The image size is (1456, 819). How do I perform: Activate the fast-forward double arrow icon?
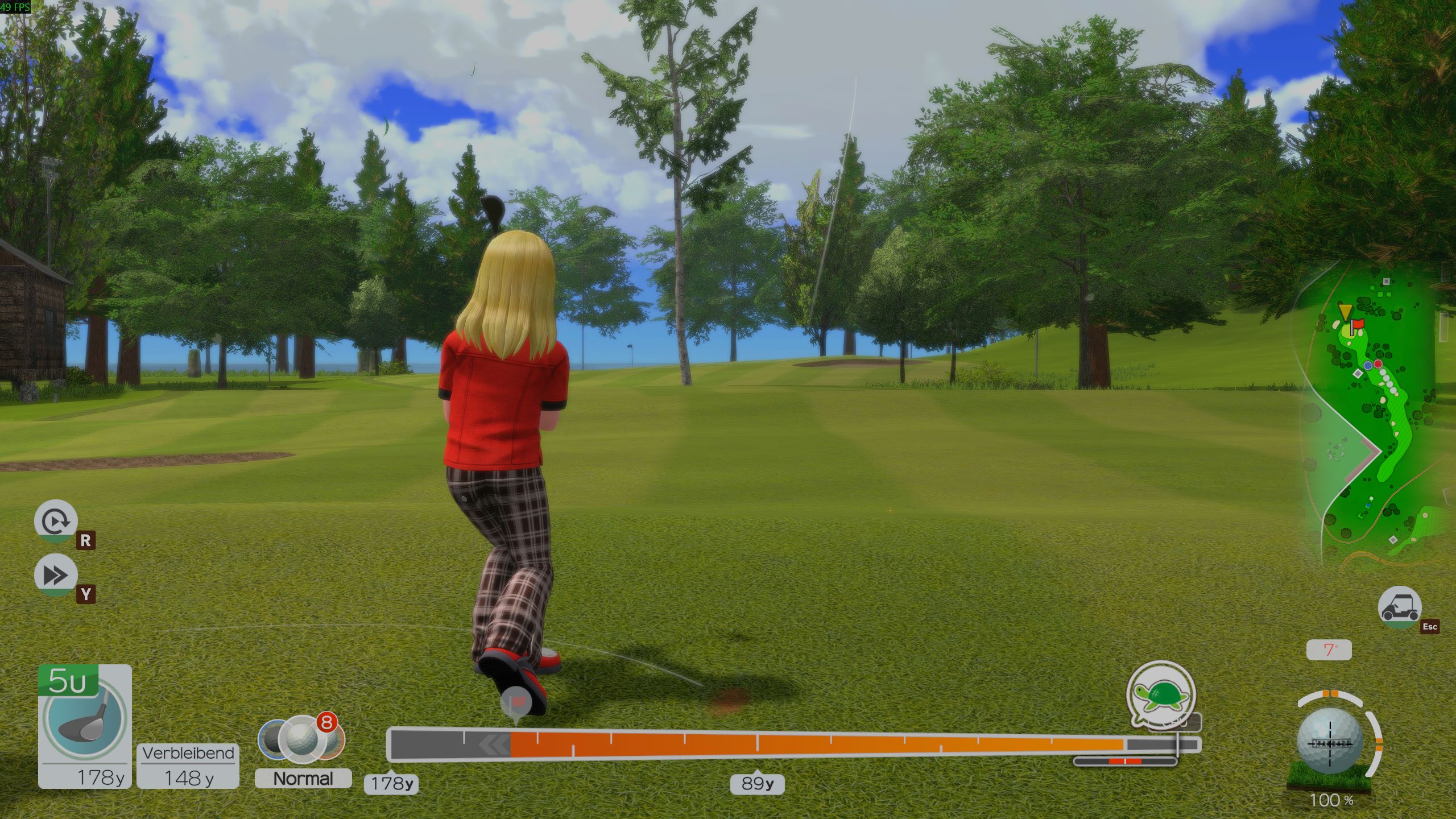[x=56, y=576]
